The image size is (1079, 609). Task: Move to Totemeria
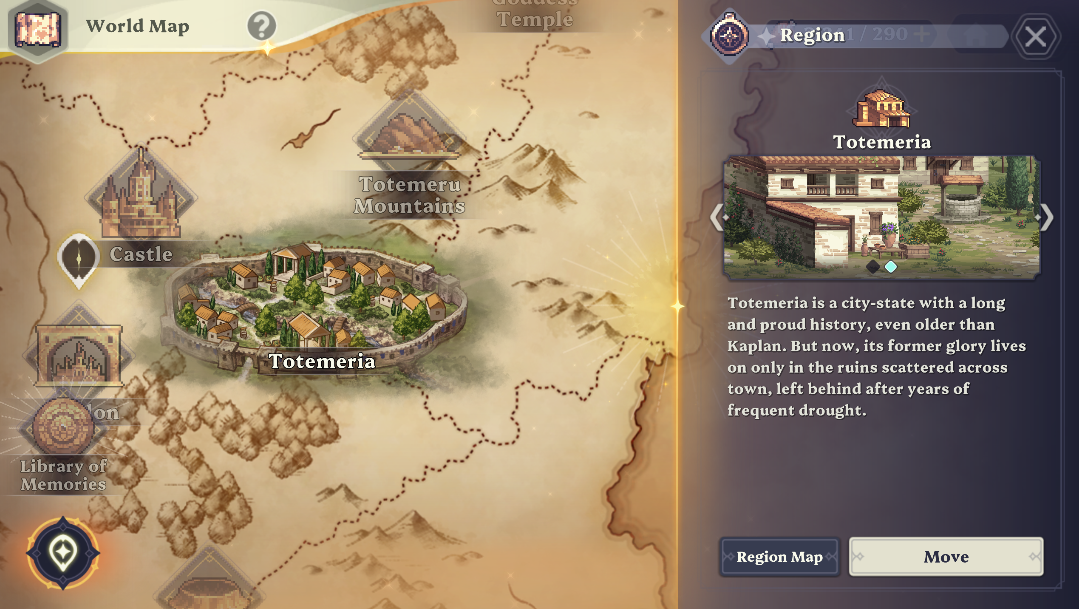(x=946, y=557)
